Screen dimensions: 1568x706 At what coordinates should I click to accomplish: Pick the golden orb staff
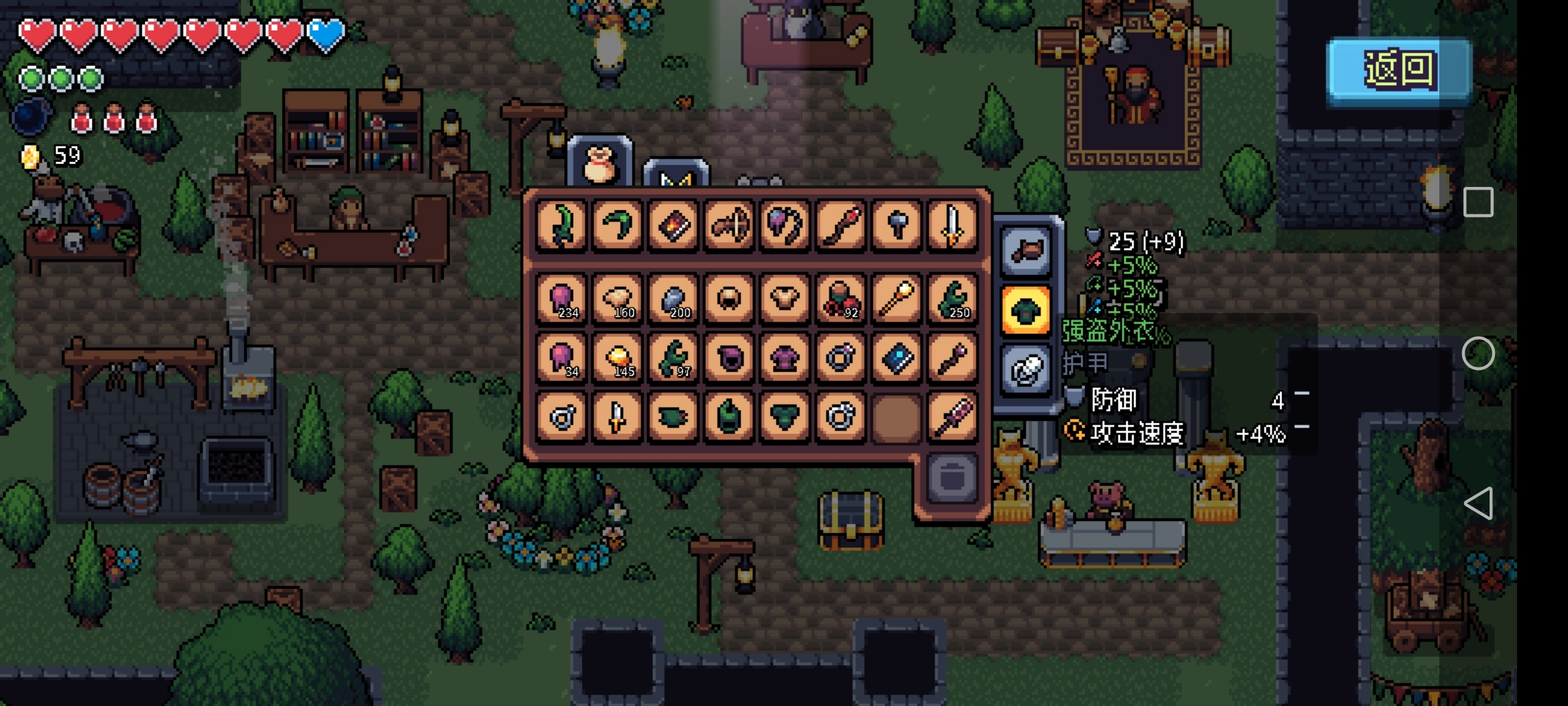coord(896,299)
